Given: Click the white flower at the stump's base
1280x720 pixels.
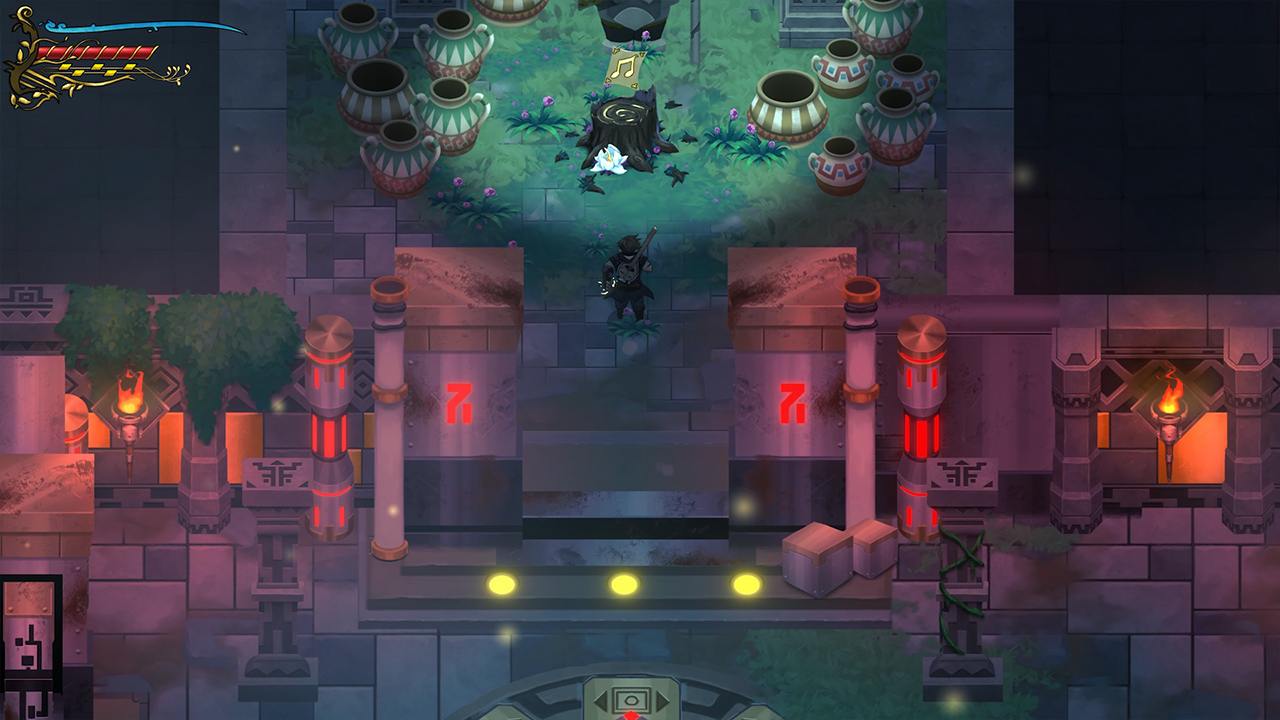Looking at the screenshot, I should (x=611, y=160).
